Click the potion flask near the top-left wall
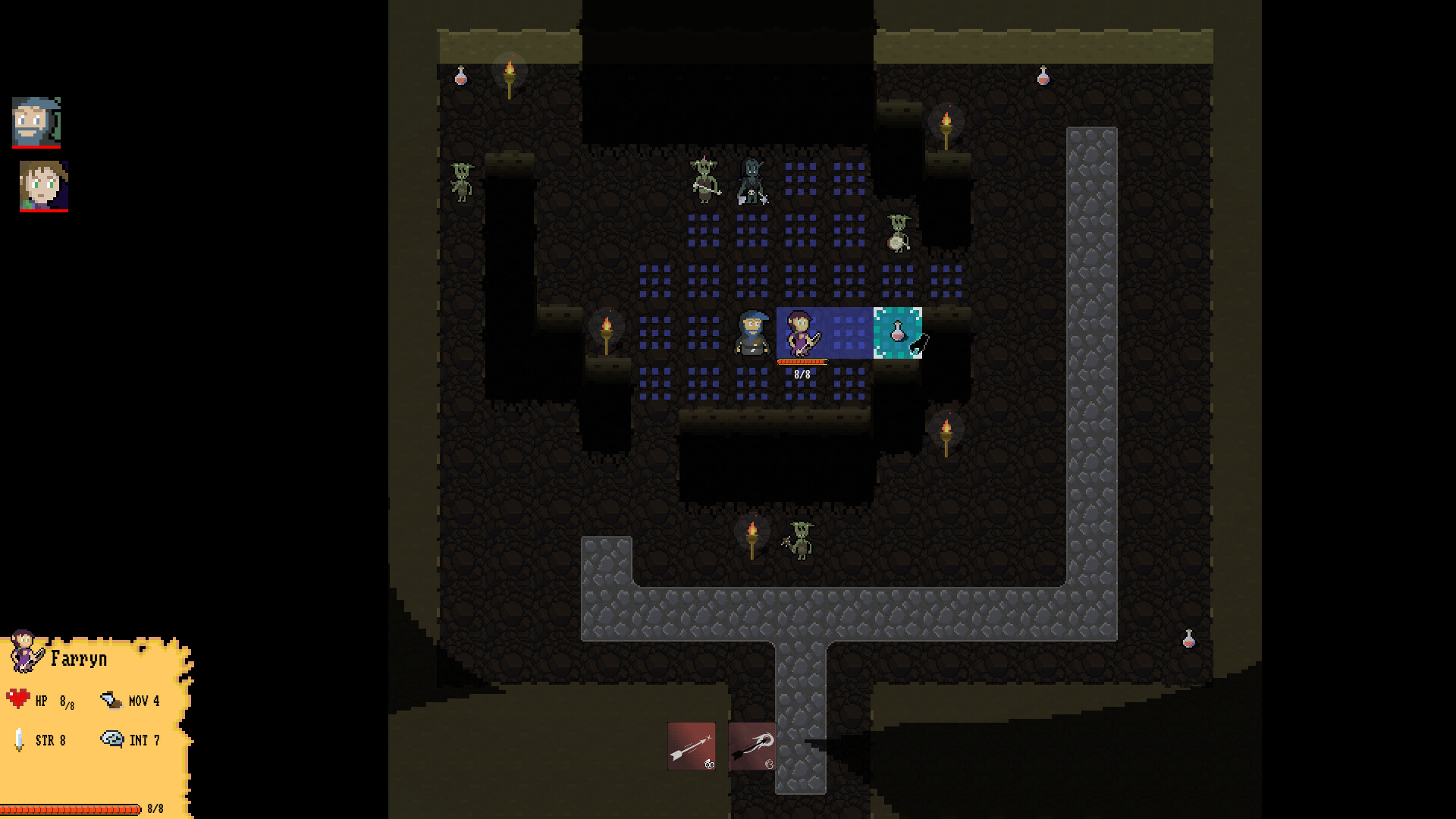This screenshot has height=819, width=1456. [x=460, y=76]
